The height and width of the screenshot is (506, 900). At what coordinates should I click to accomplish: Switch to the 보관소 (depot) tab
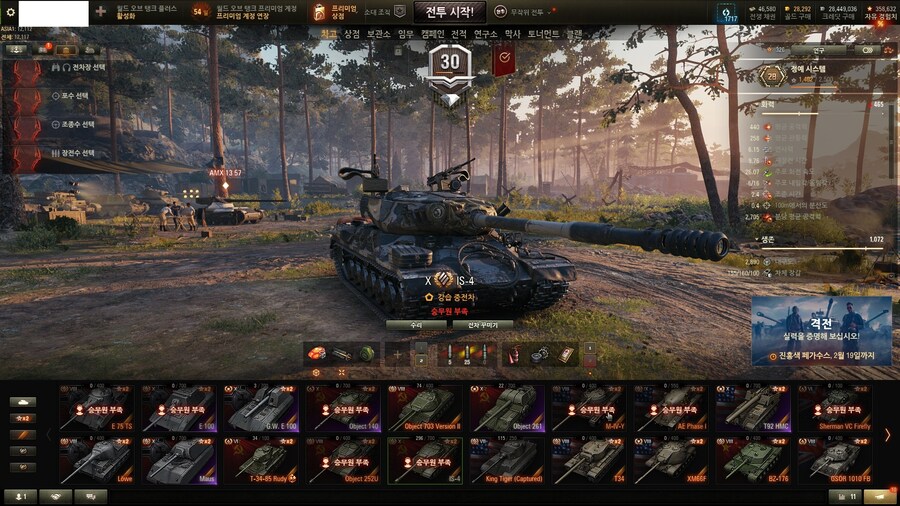(x=379, y=34)
